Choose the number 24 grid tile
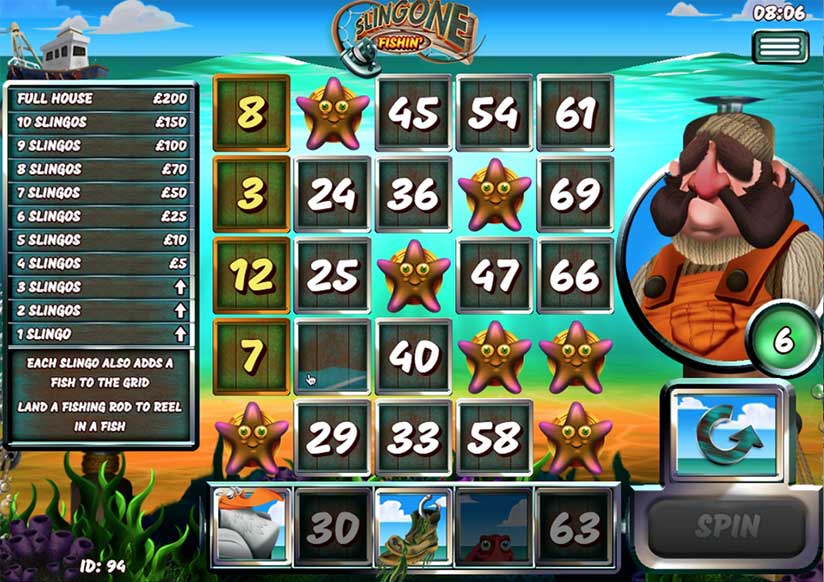 point(332,195)
